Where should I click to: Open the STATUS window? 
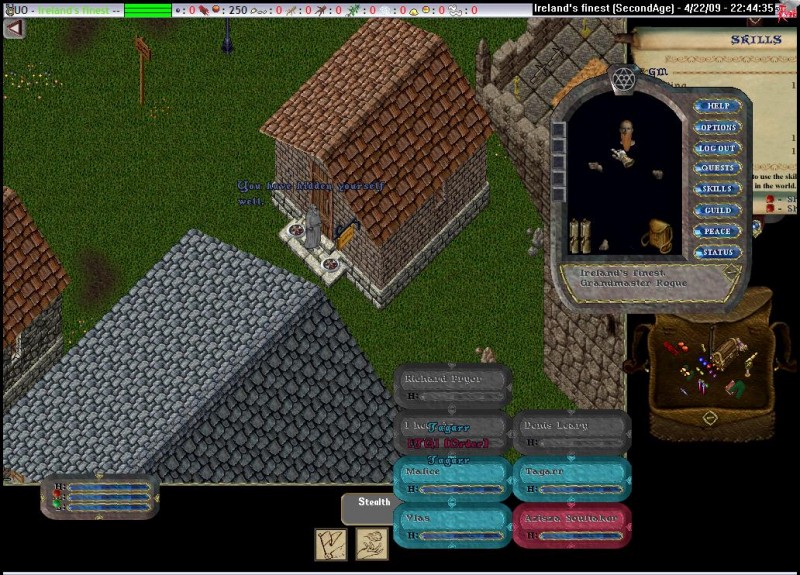(x=717, y=252)
